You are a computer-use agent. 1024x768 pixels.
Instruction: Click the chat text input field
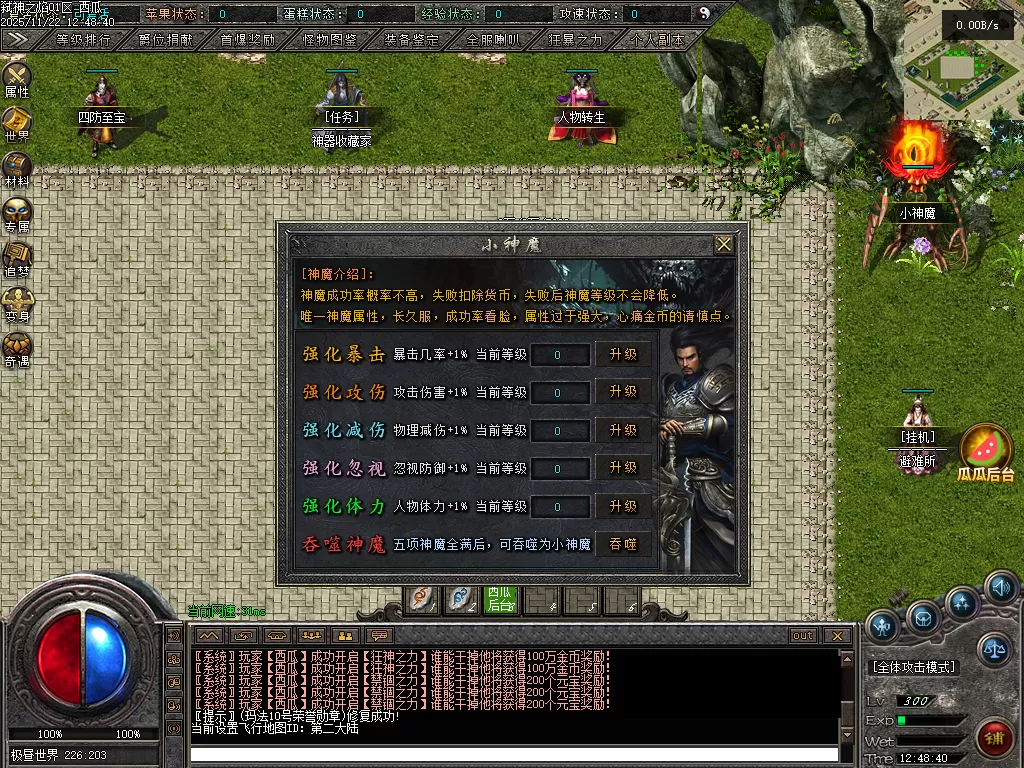pos(515,754)
